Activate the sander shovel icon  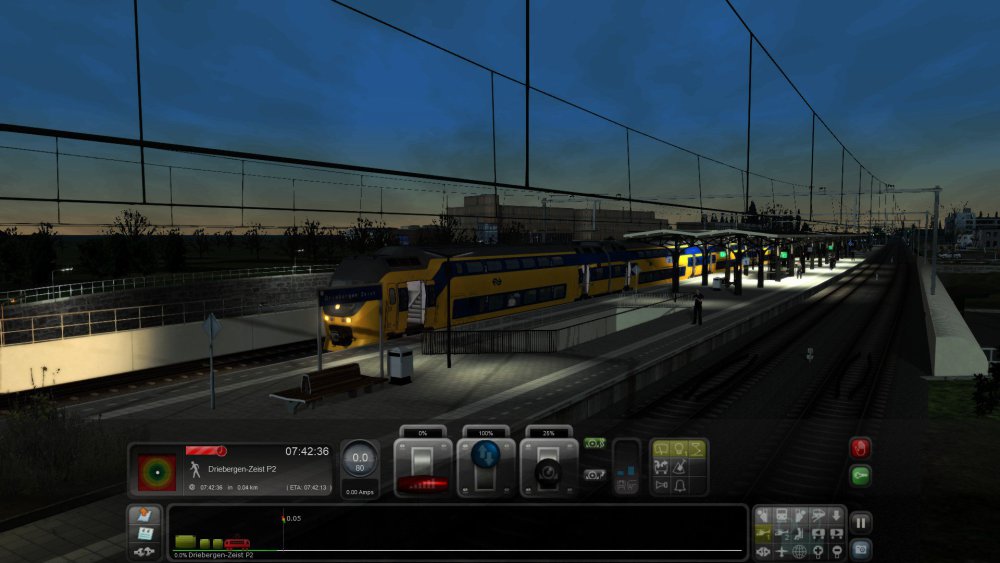coord(679,467)
